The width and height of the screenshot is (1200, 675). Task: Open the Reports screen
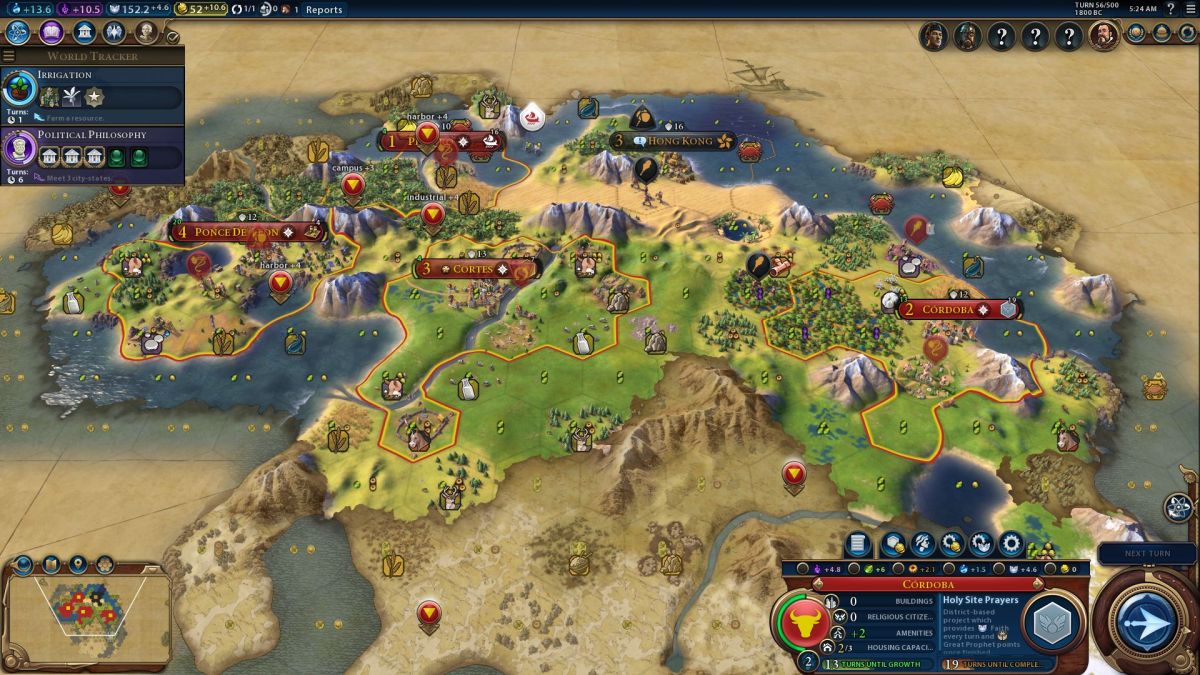[x=323, y=9]
